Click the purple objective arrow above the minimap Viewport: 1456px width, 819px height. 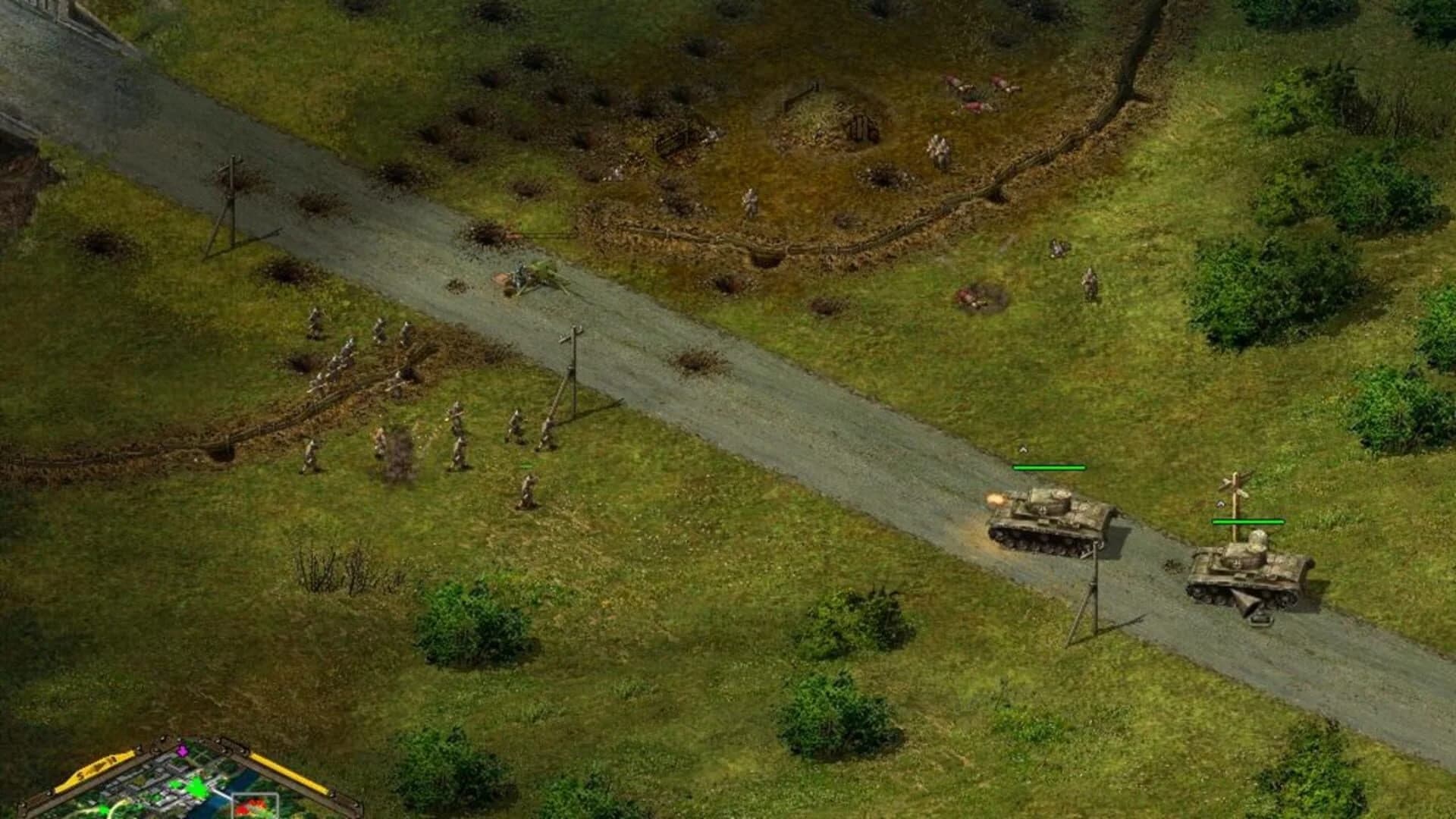click(182, 750)
